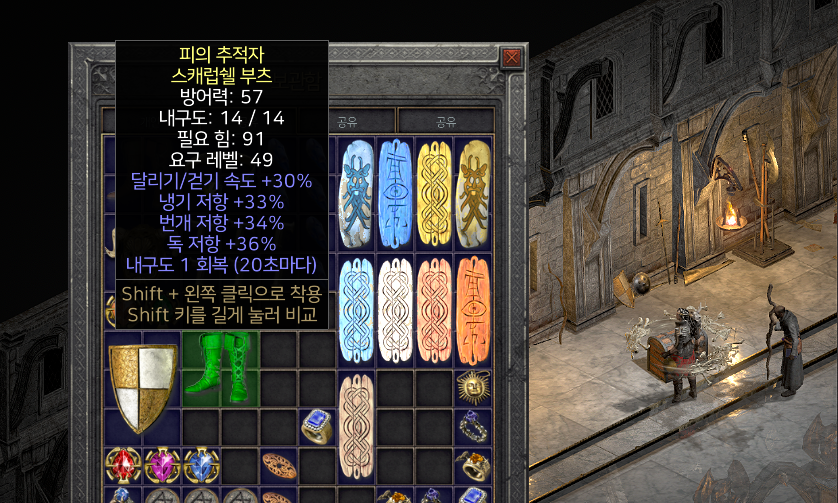Click the orange grand charm
Viewport: 838px width, 503px height.
(x=473, y=311)
